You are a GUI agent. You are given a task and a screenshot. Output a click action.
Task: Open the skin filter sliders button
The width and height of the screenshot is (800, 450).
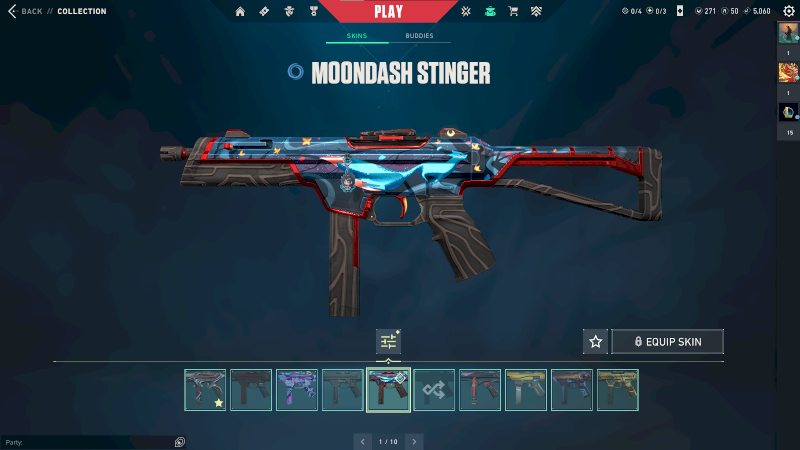(388, 341)
